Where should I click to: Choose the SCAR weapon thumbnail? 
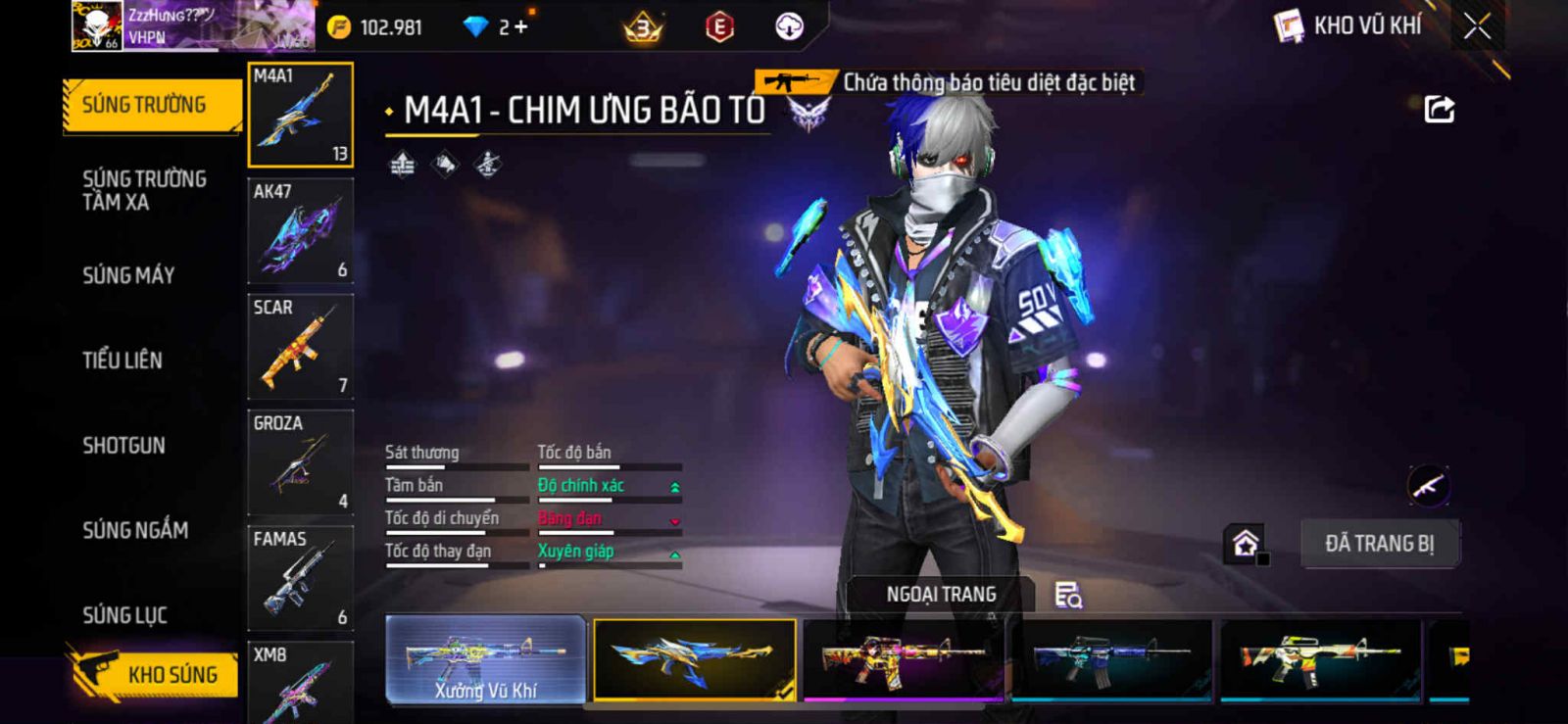pyautogui.click(x=300, y=347)
